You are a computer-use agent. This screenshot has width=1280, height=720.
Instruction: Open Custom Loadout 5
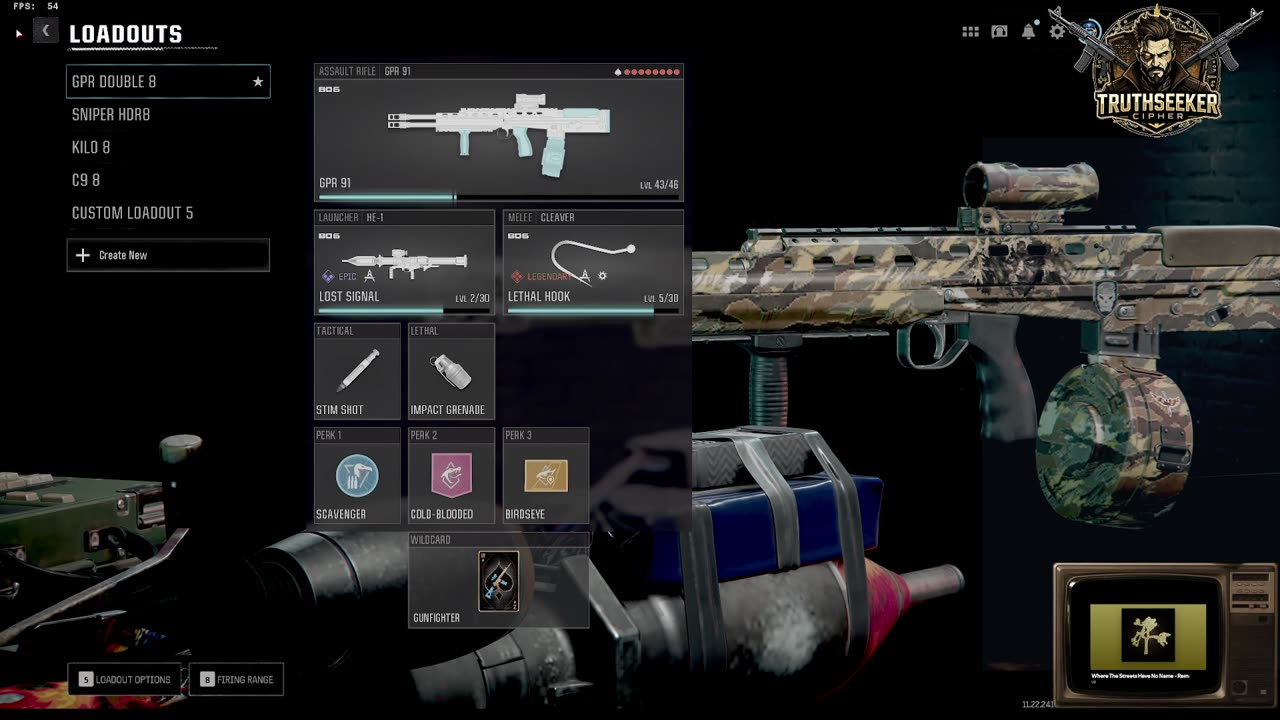click(132, 213)
